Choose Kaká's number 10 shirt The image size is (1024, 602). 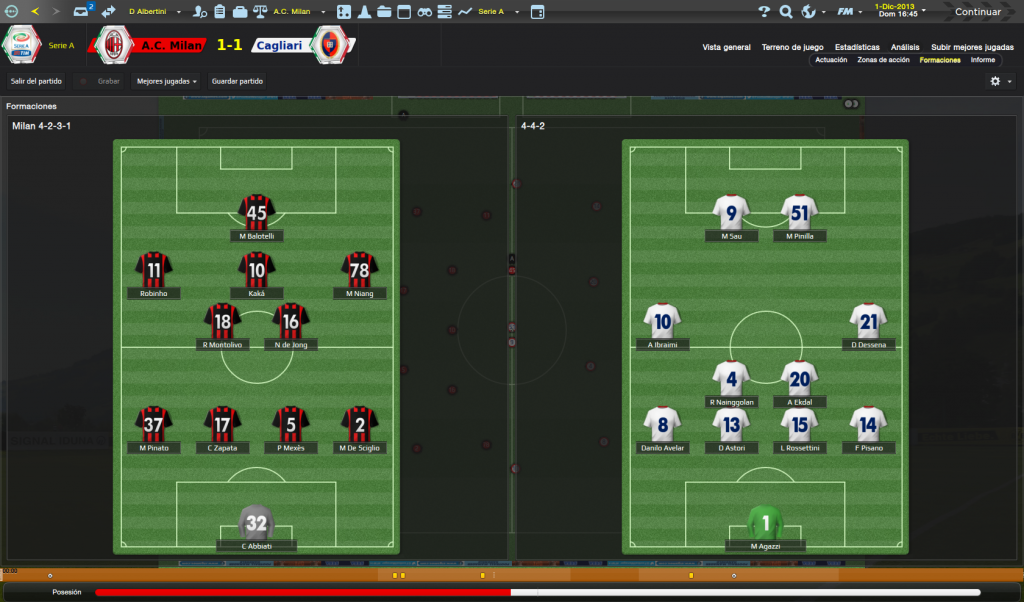[x=257, y=270]
